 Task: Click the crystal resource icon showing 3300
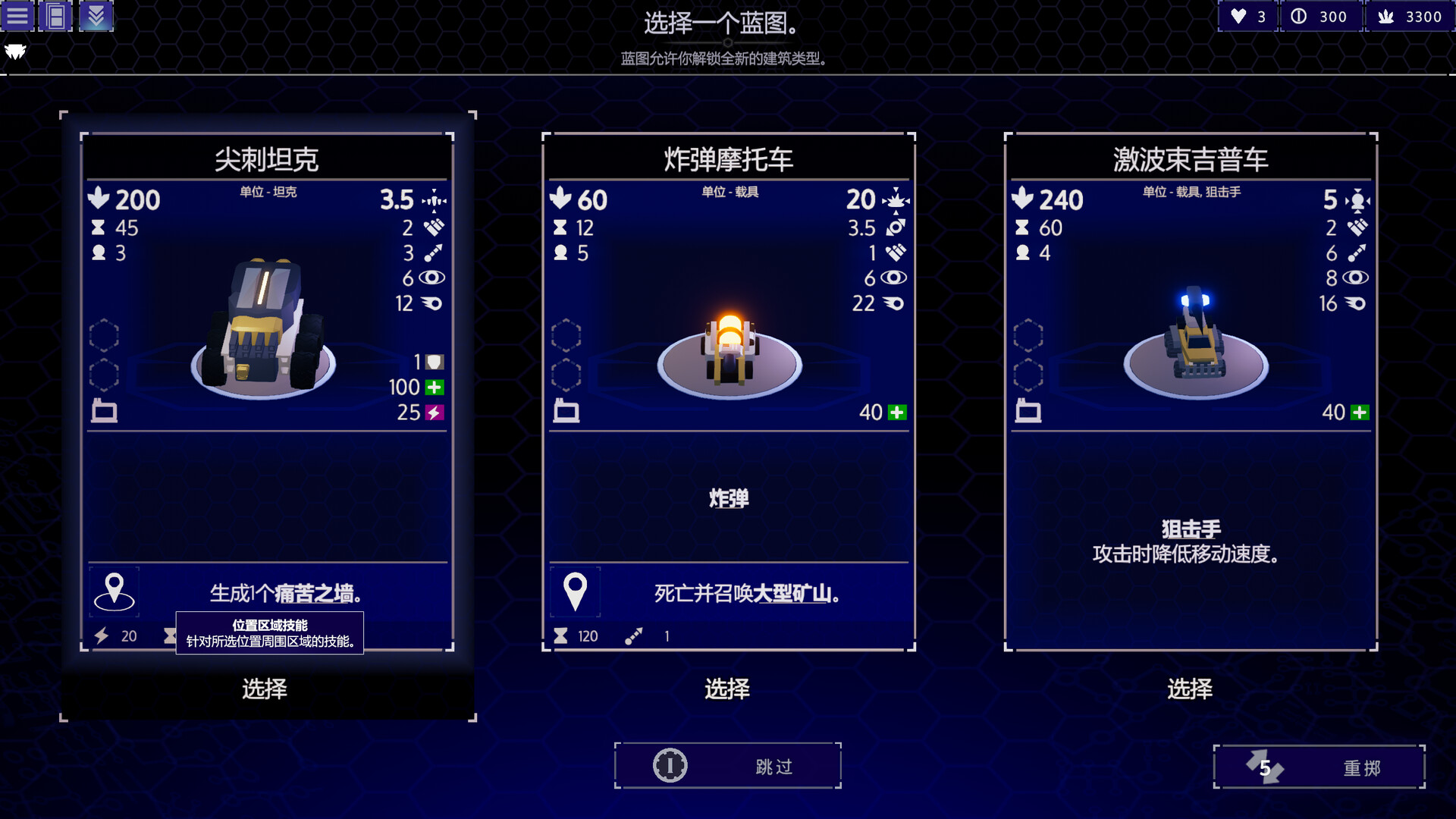[x=1388, y=15]
